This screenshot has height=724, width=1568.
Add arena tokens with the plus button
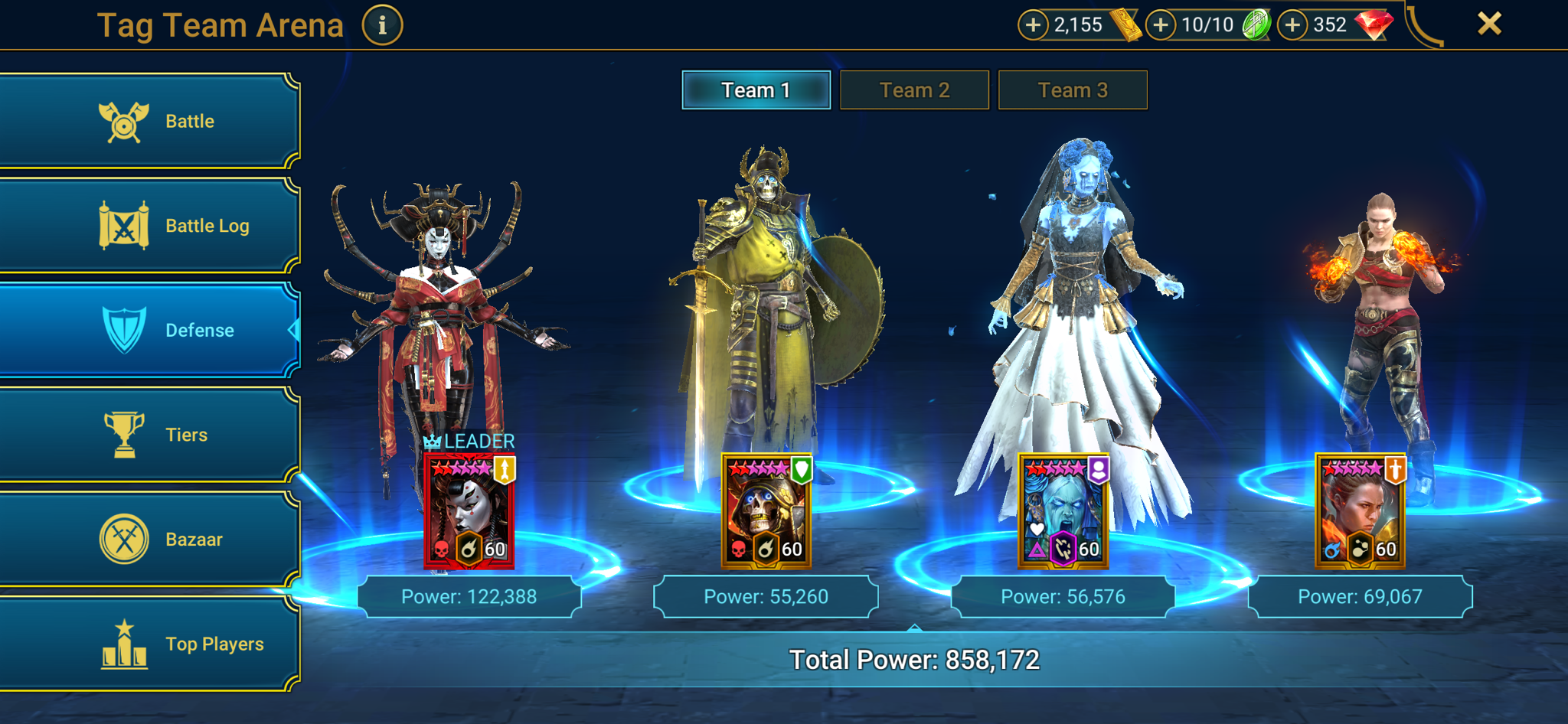1161,24
